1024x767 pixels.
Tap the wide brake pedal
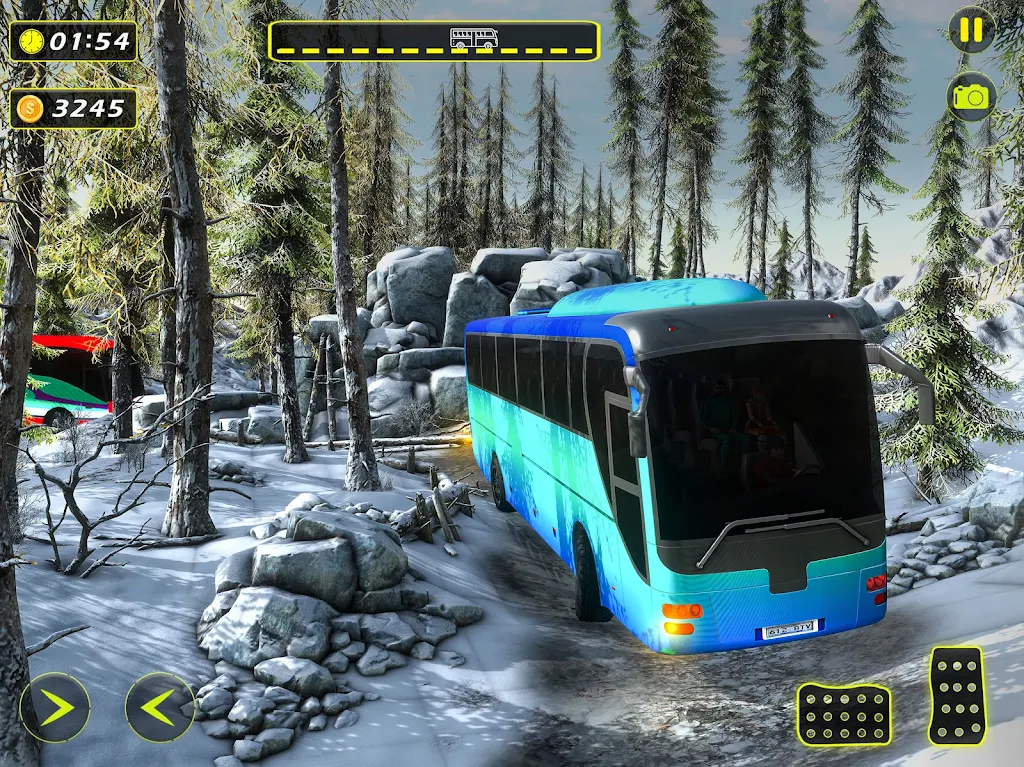tap(844, 714)
